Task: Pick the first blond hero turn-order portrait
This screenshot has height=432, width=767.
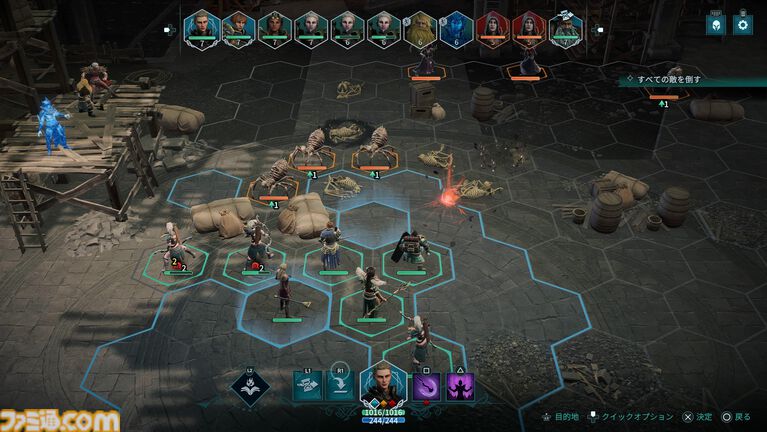Action: (201, 27)
